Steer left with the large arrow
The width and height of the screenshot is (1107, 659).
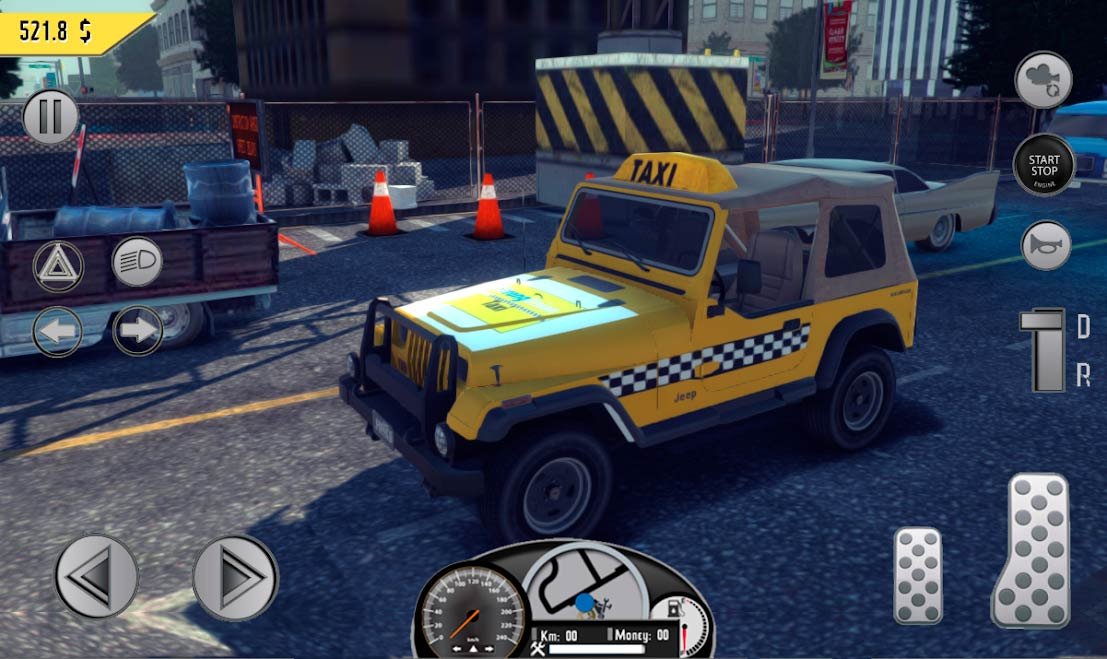tap(96, 576)
